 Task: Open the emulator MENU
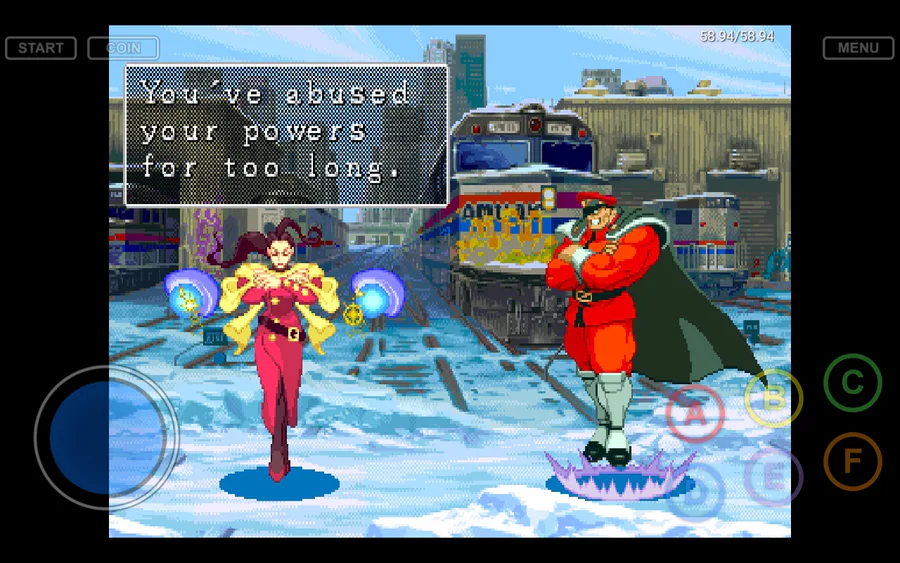[x=858, y=48]
